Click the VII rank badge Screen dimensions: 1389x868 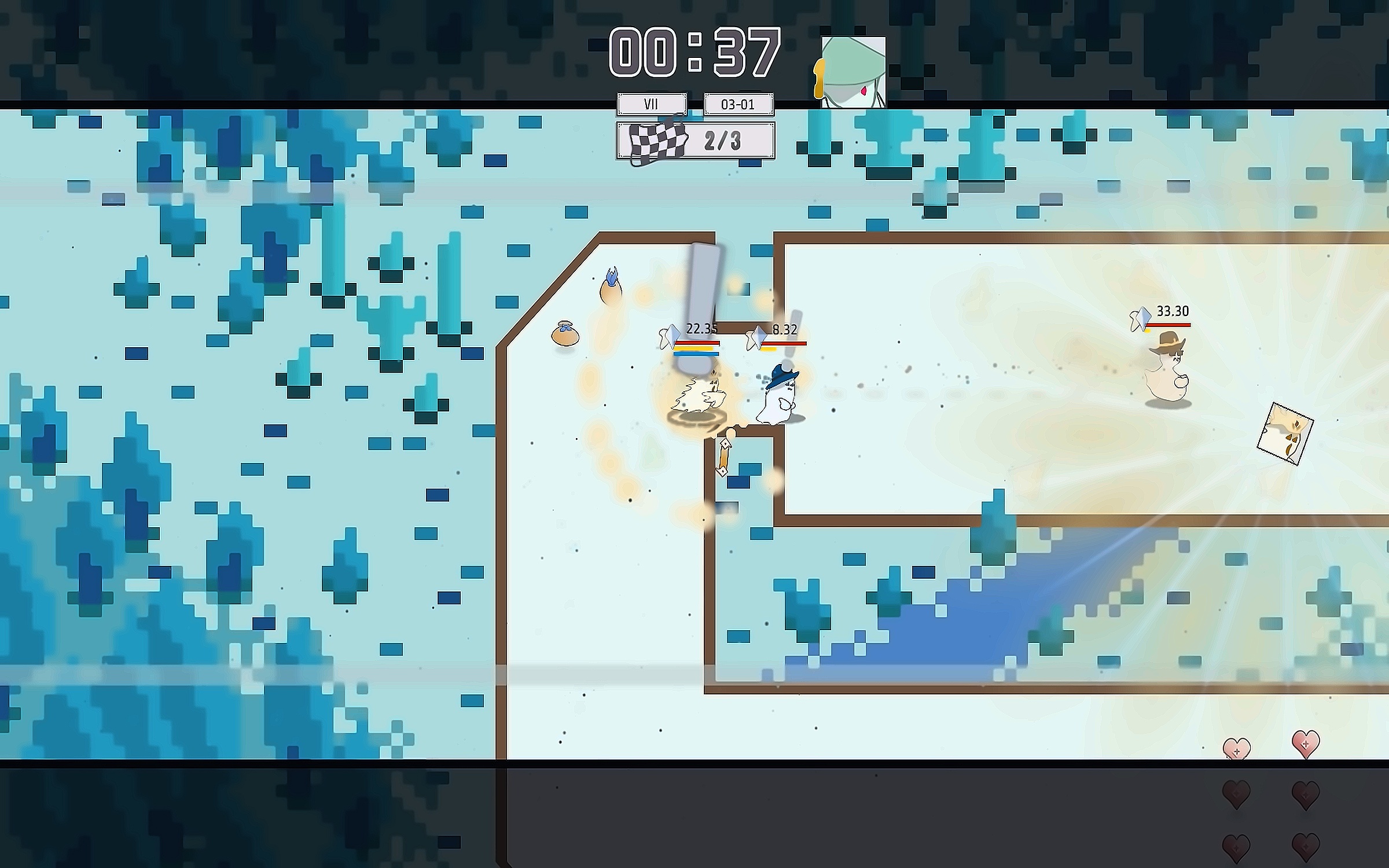coord(652,105)
